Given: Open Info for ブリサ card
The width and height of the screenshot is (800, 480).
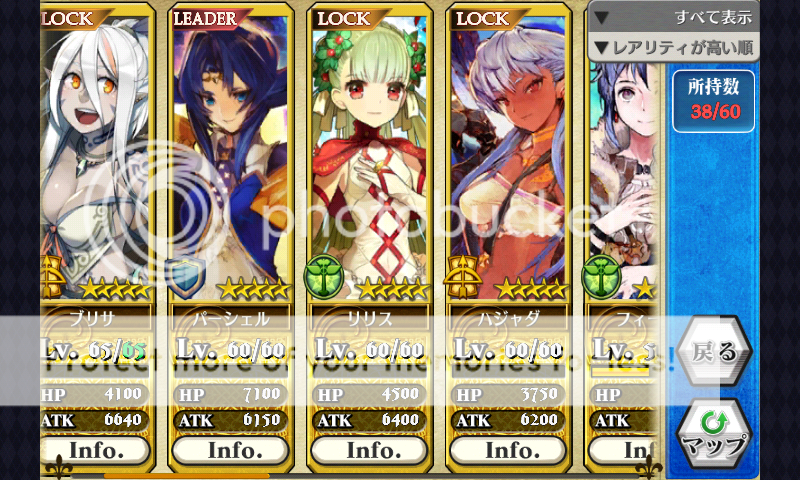Looking at the screenshot, I should pos(96,450).
